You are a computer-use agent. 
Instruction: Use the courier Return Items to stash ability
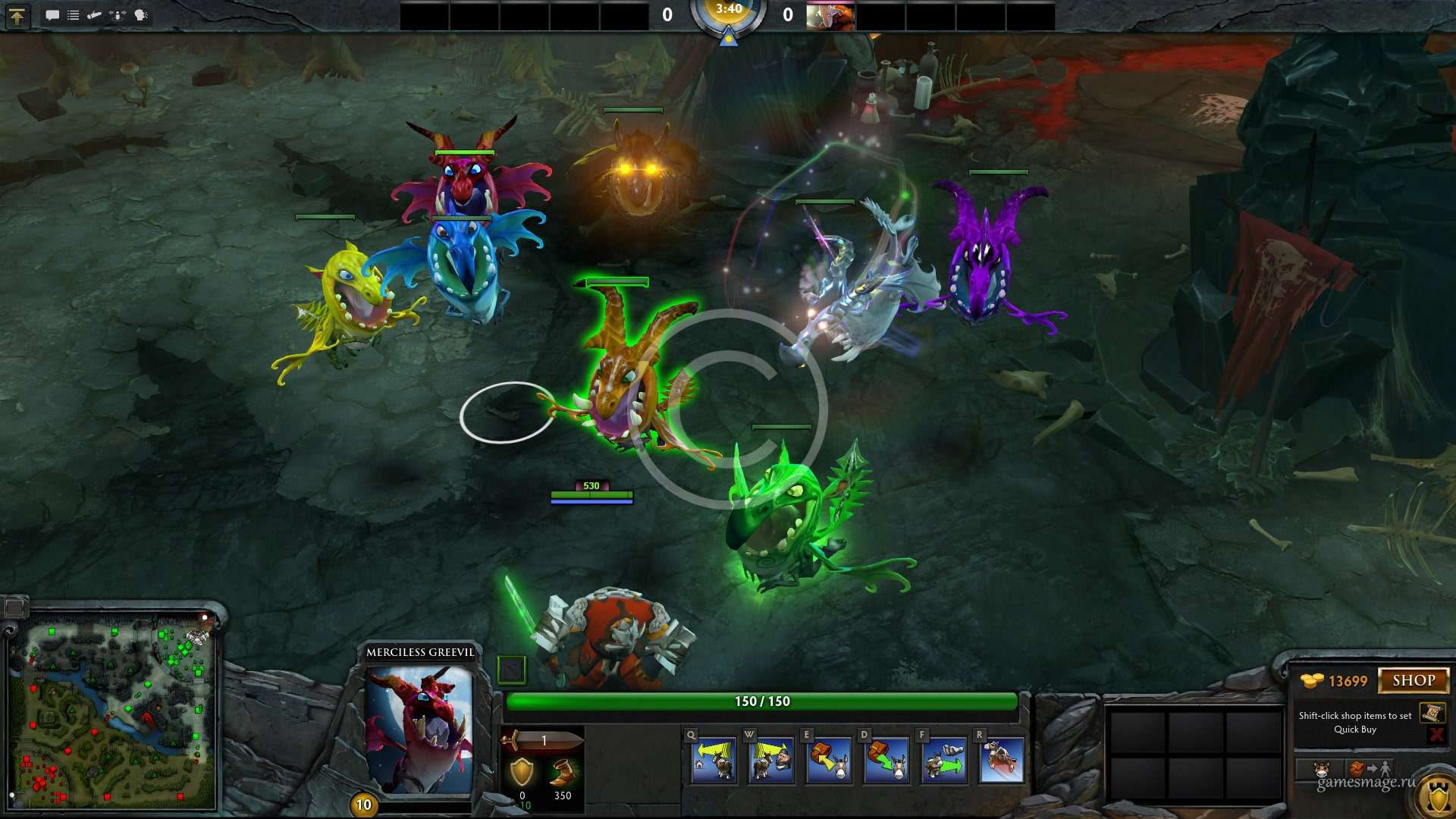click(828, 761)
